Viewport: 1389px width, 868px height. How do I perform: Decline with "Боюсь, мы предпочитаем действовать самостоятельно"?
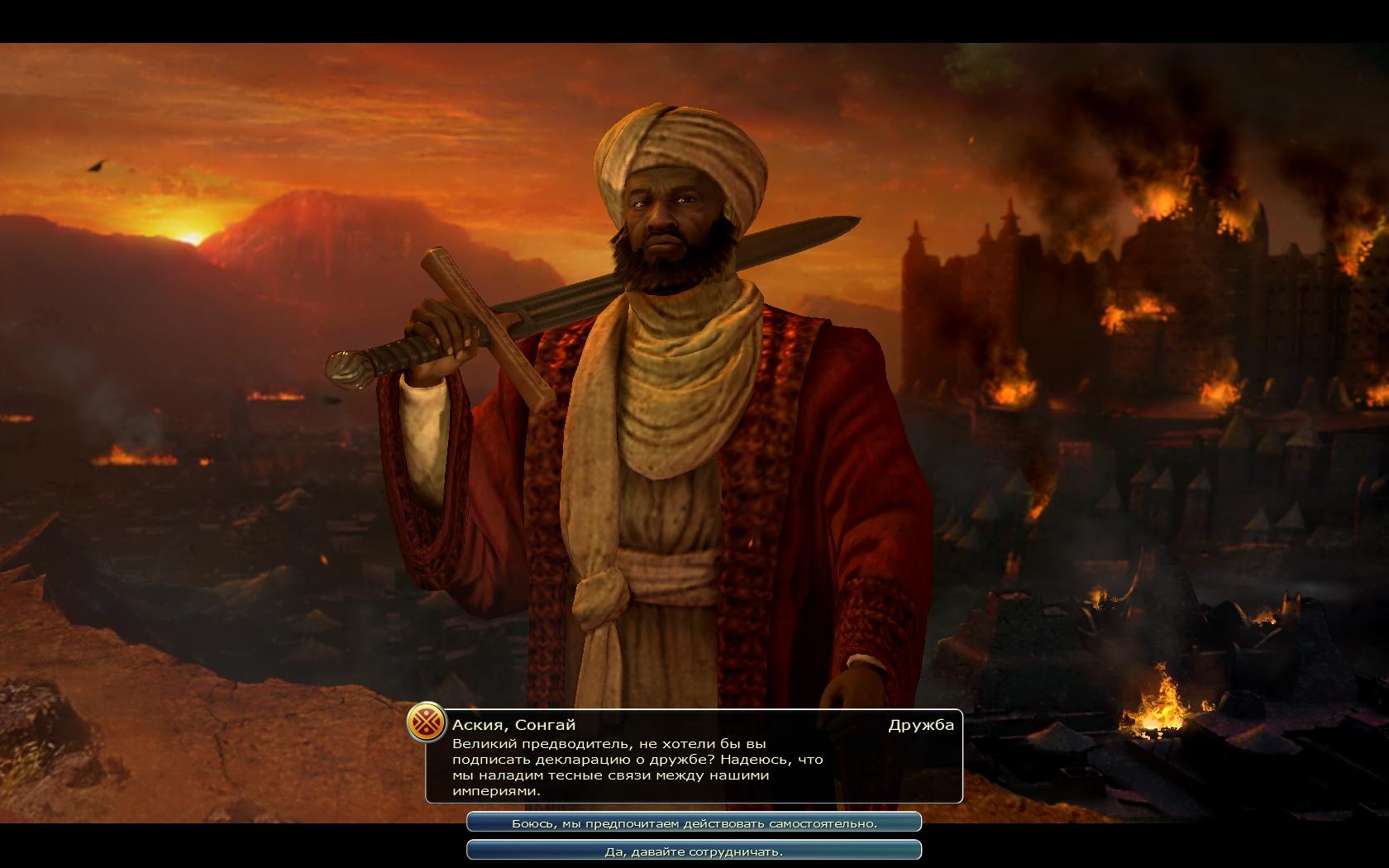click(x=694, y=823)
